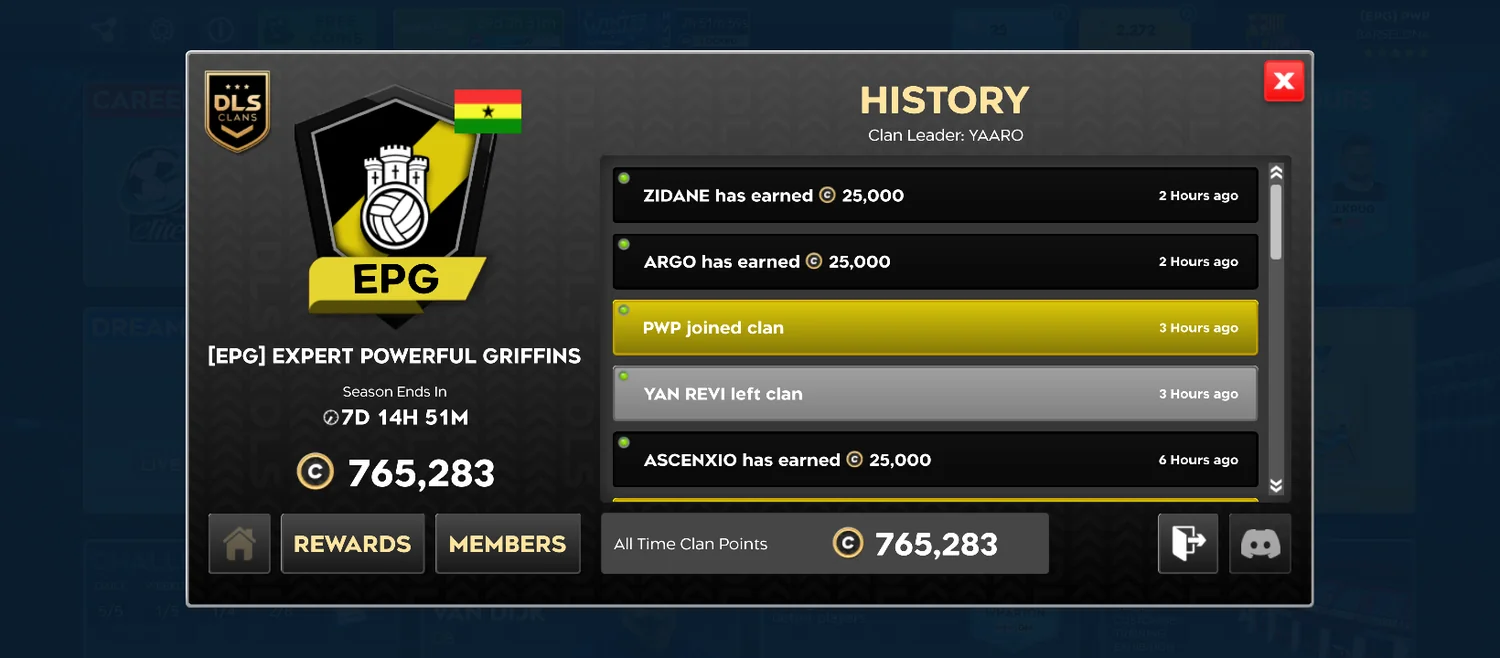The image size is (1500, 658).
Task: Select the ZIDANE has earned 25,000 entry
Action: (x=935, y=196)
